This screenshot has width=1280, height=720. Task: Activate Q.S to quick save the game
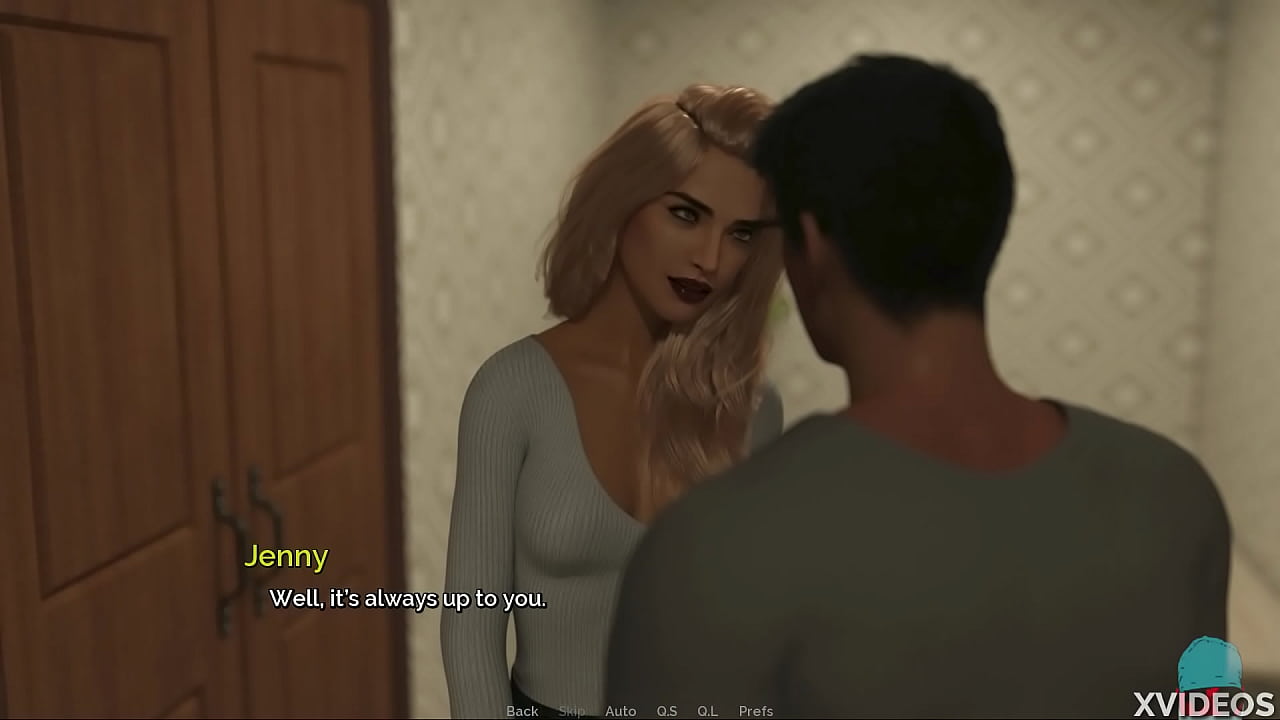[x=667, y=711]
